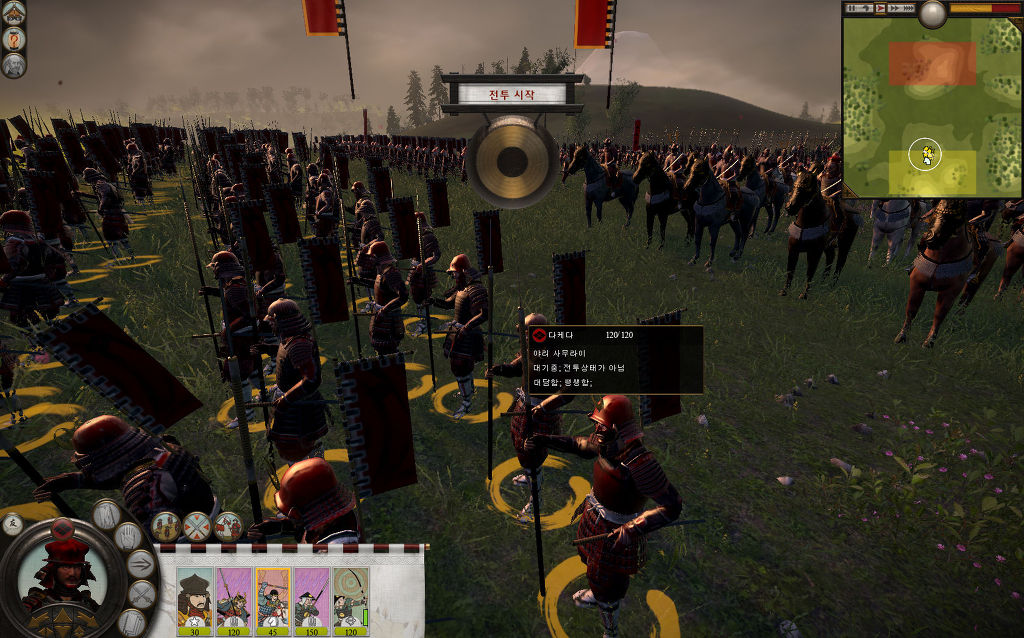Open help with the question mark lantern
Image resolution: width=1024 pixels, height=638 pixels.
(x=13, y=38)
